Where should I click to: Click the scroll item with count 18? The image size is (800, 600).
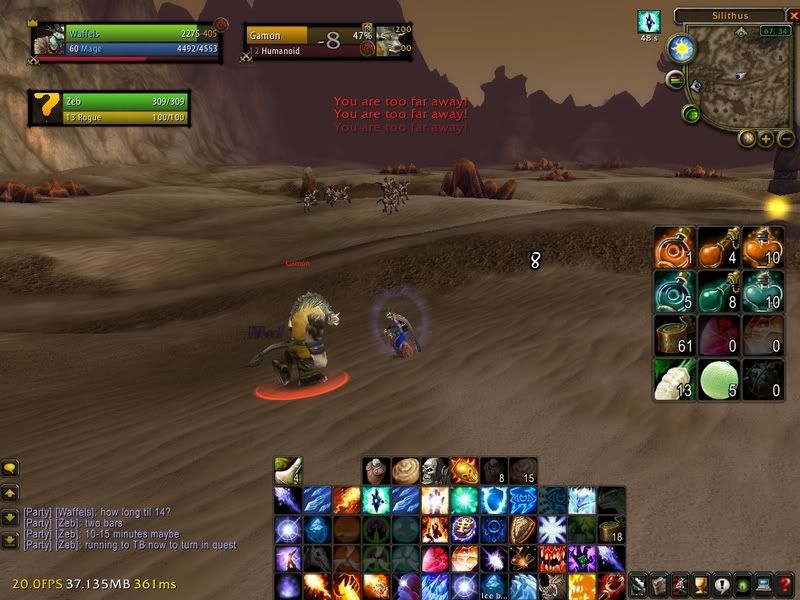[x=611, y=529]
